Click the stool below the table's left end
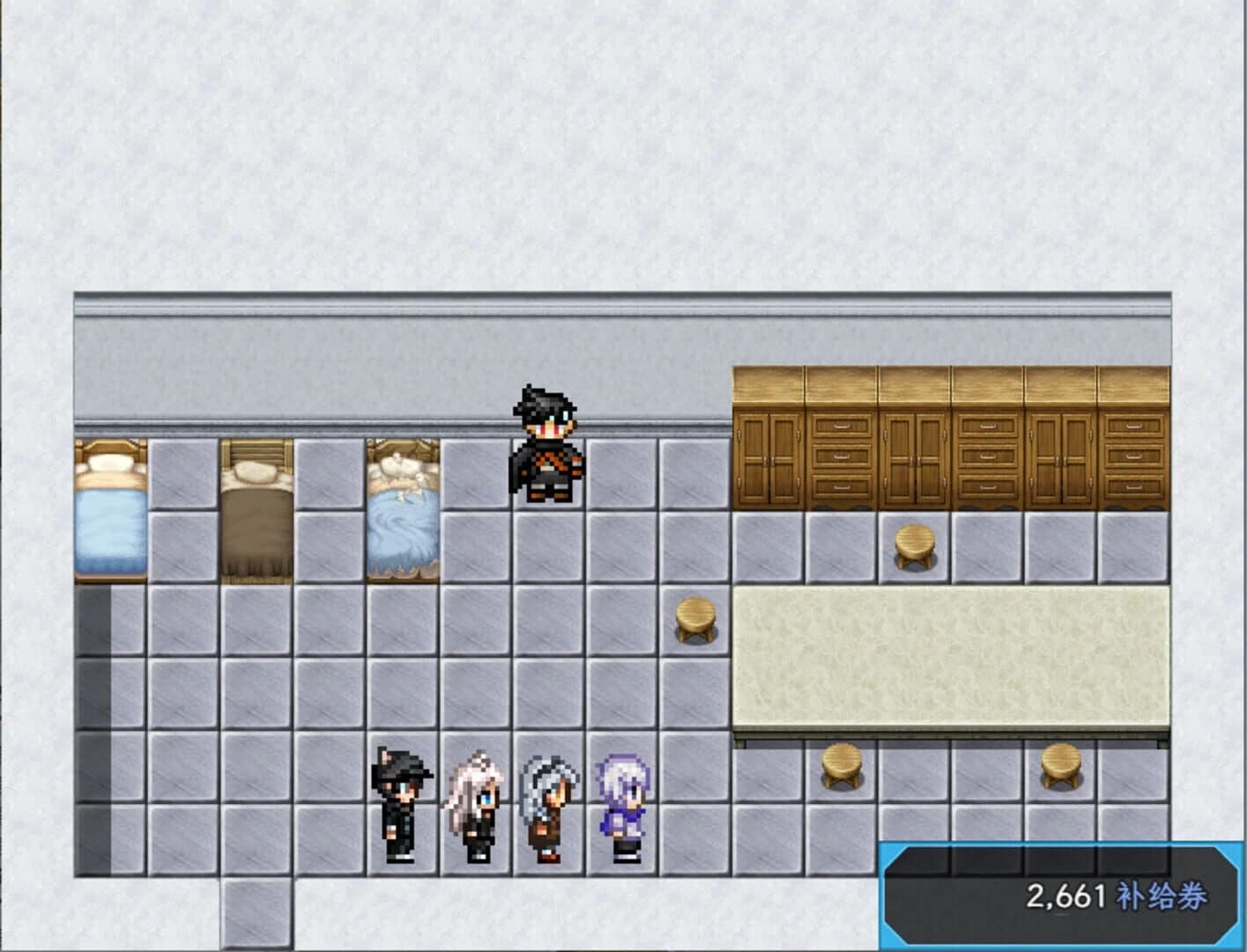 842,765
